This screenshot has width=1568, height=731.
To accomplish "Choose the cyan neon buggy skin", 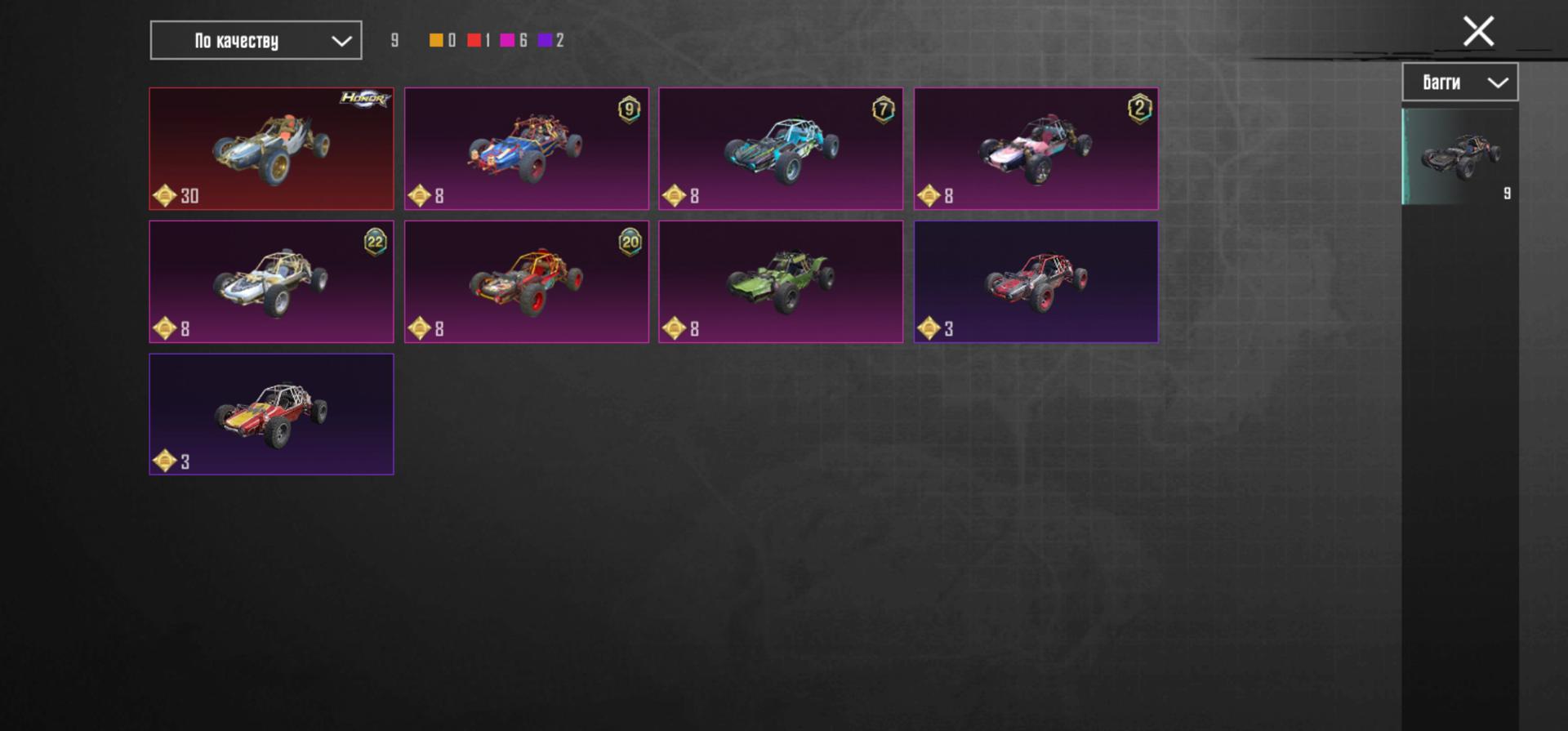I will coord(781,149).
